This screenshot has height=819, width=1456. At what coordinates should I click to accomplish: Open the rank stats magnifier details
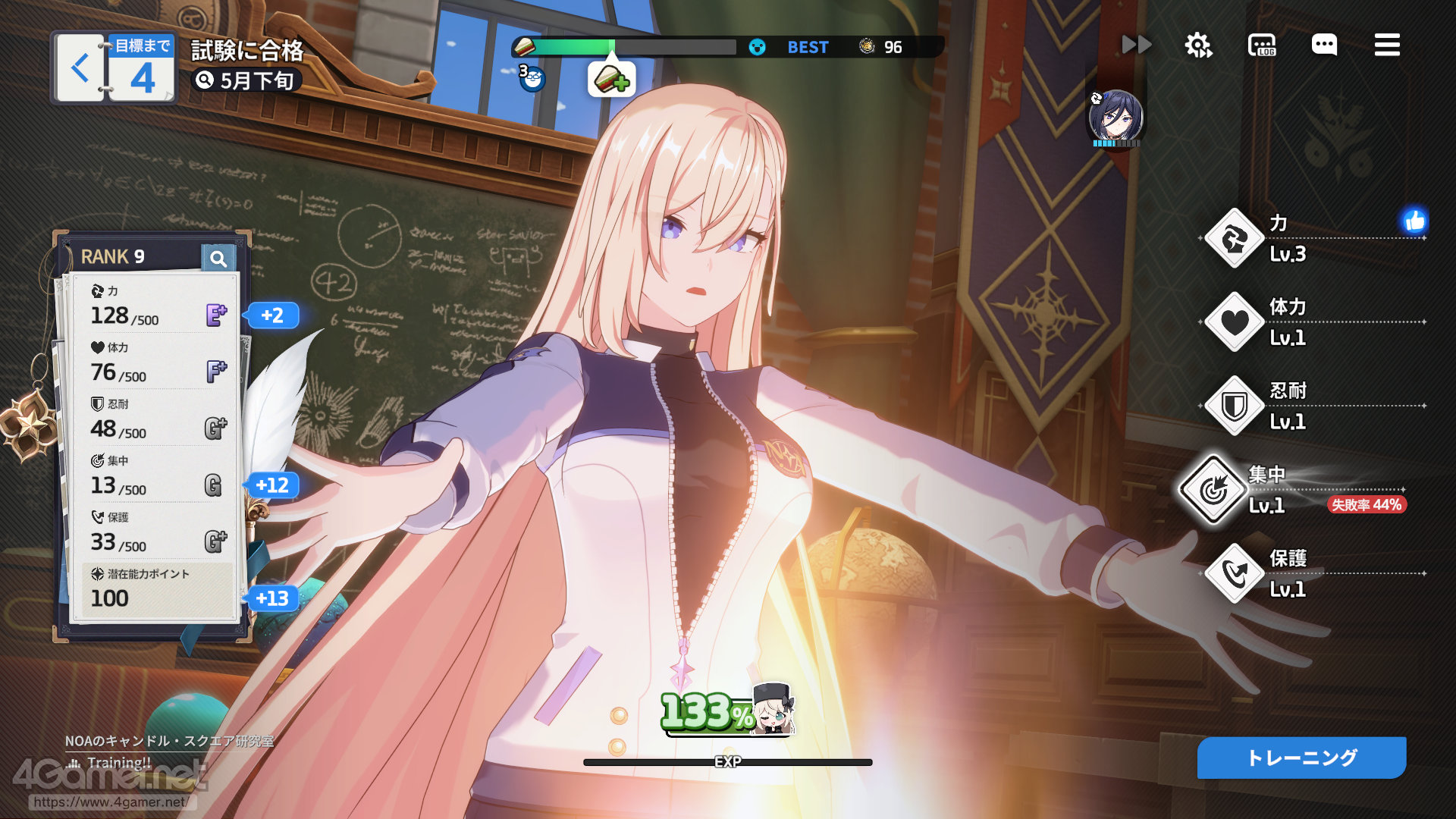218,259
